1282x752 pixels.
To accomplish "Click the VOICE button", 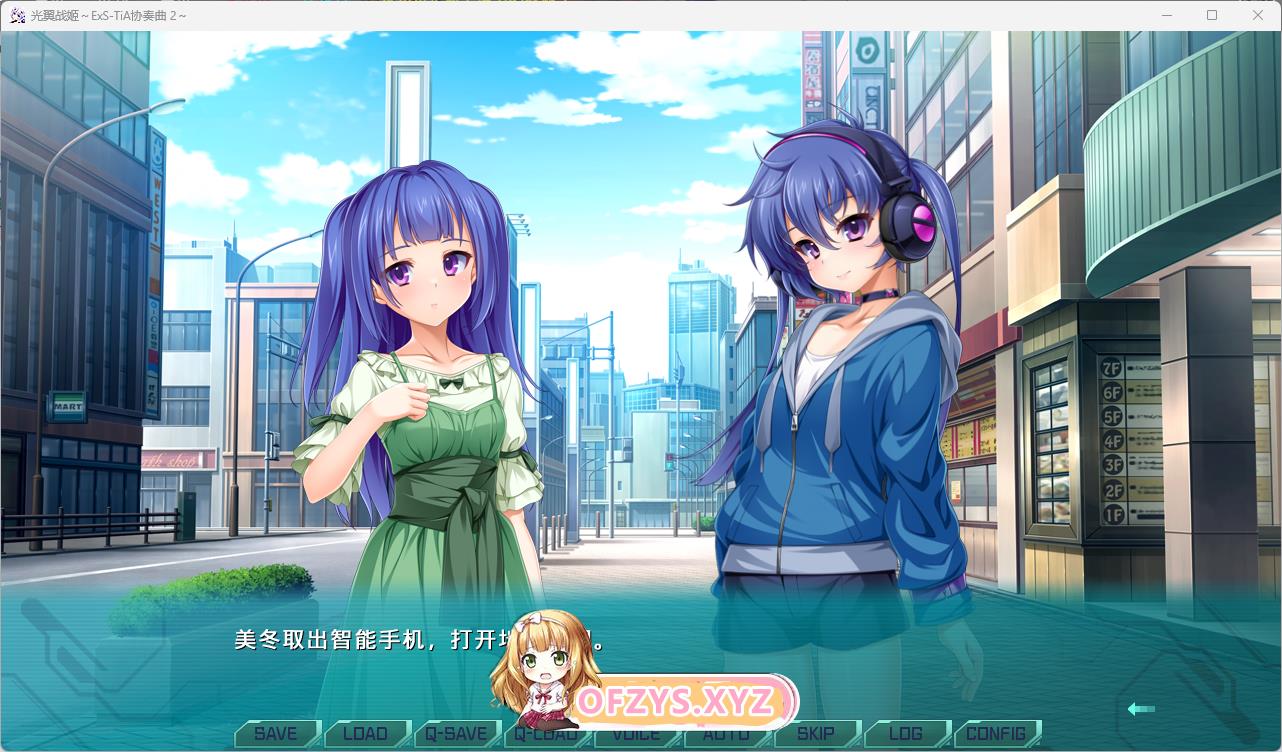I will 636,736.
